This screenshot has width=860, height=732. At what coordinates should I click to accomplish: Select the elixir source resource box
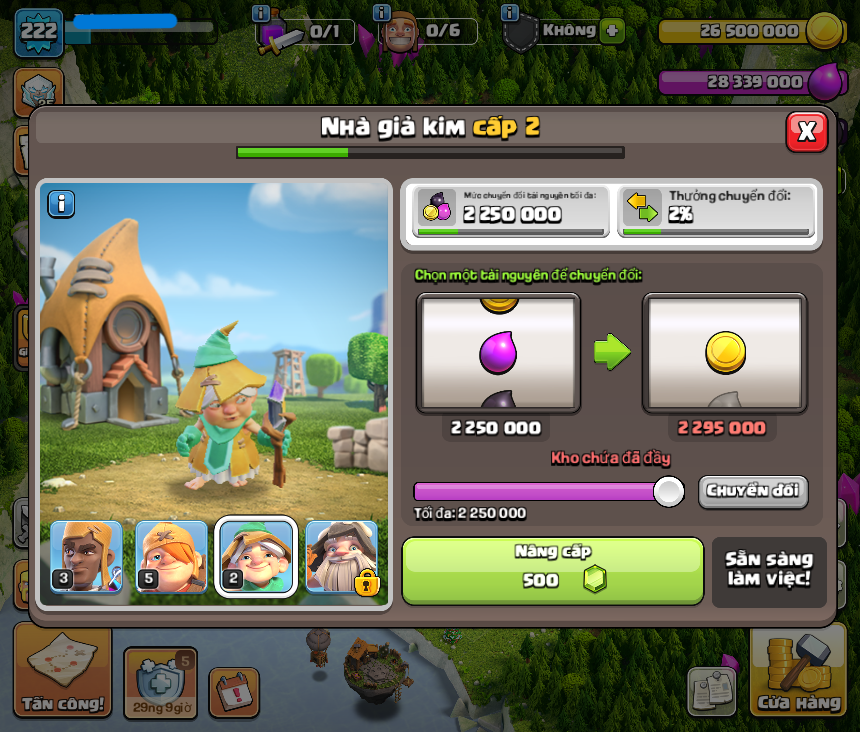(x=498, y=353)
